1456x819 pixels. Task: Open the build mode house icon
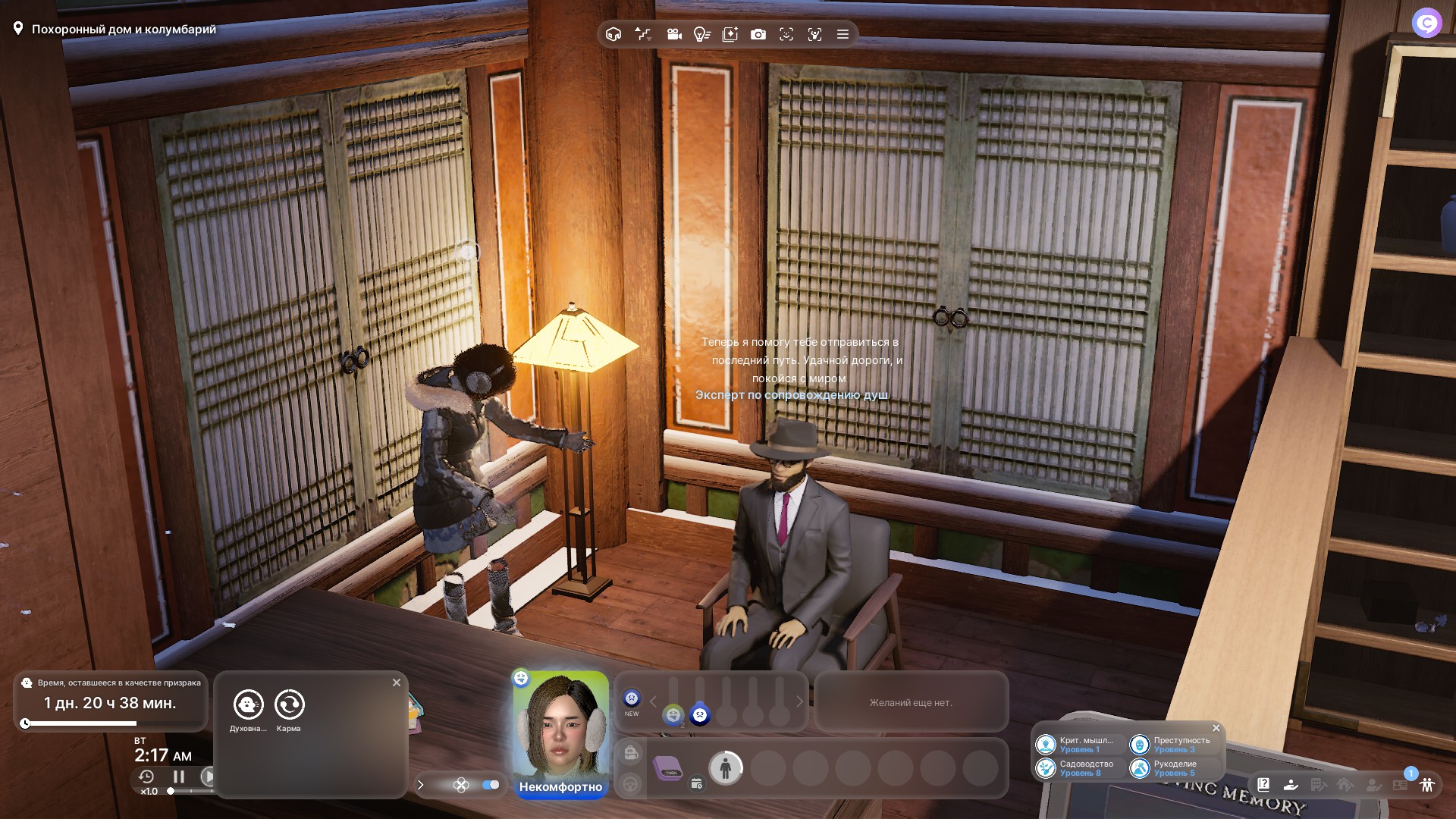(x=613, y=34)
